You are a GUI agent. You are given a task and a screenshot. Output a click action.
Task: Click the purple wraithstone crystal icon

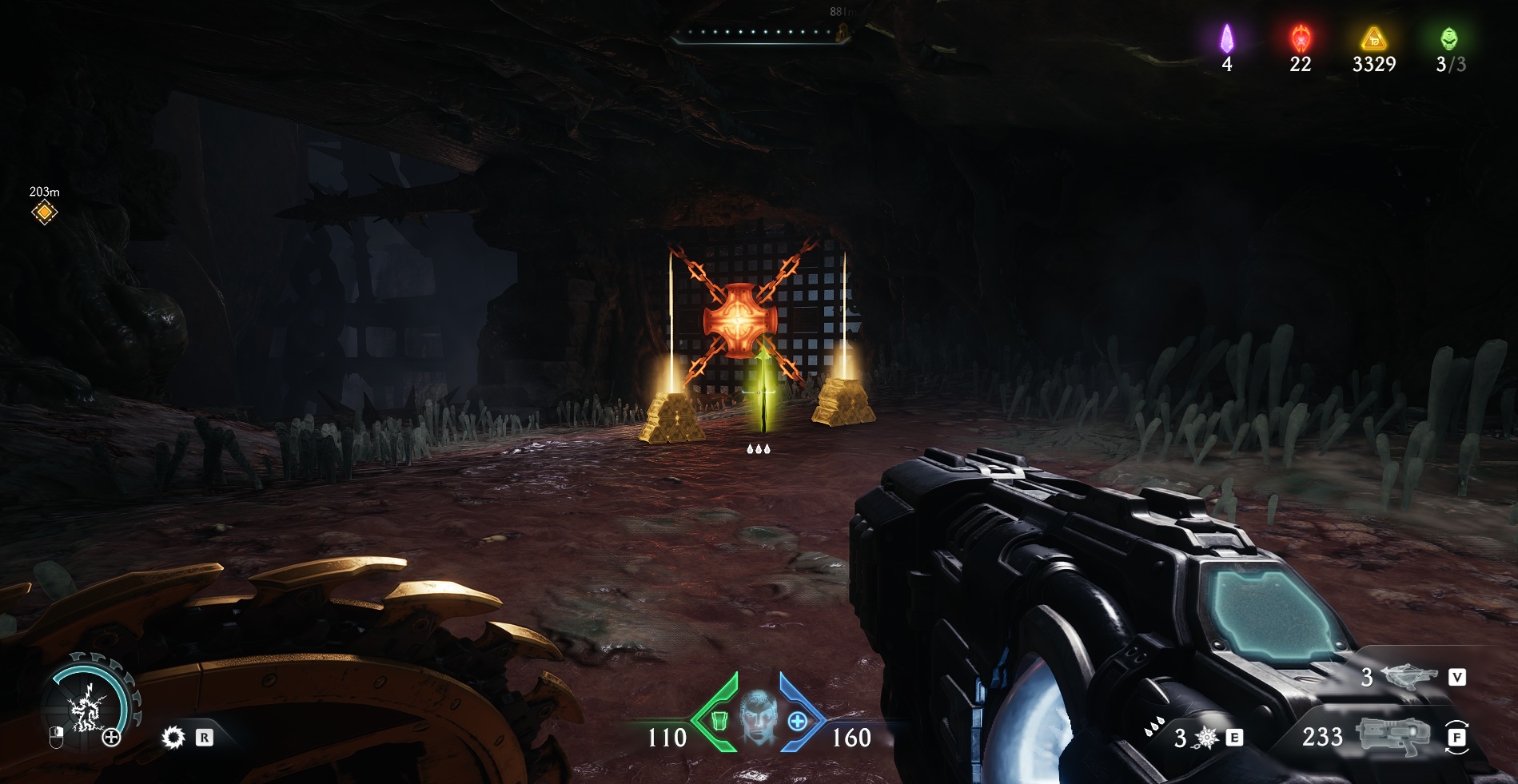[1226, 38]
